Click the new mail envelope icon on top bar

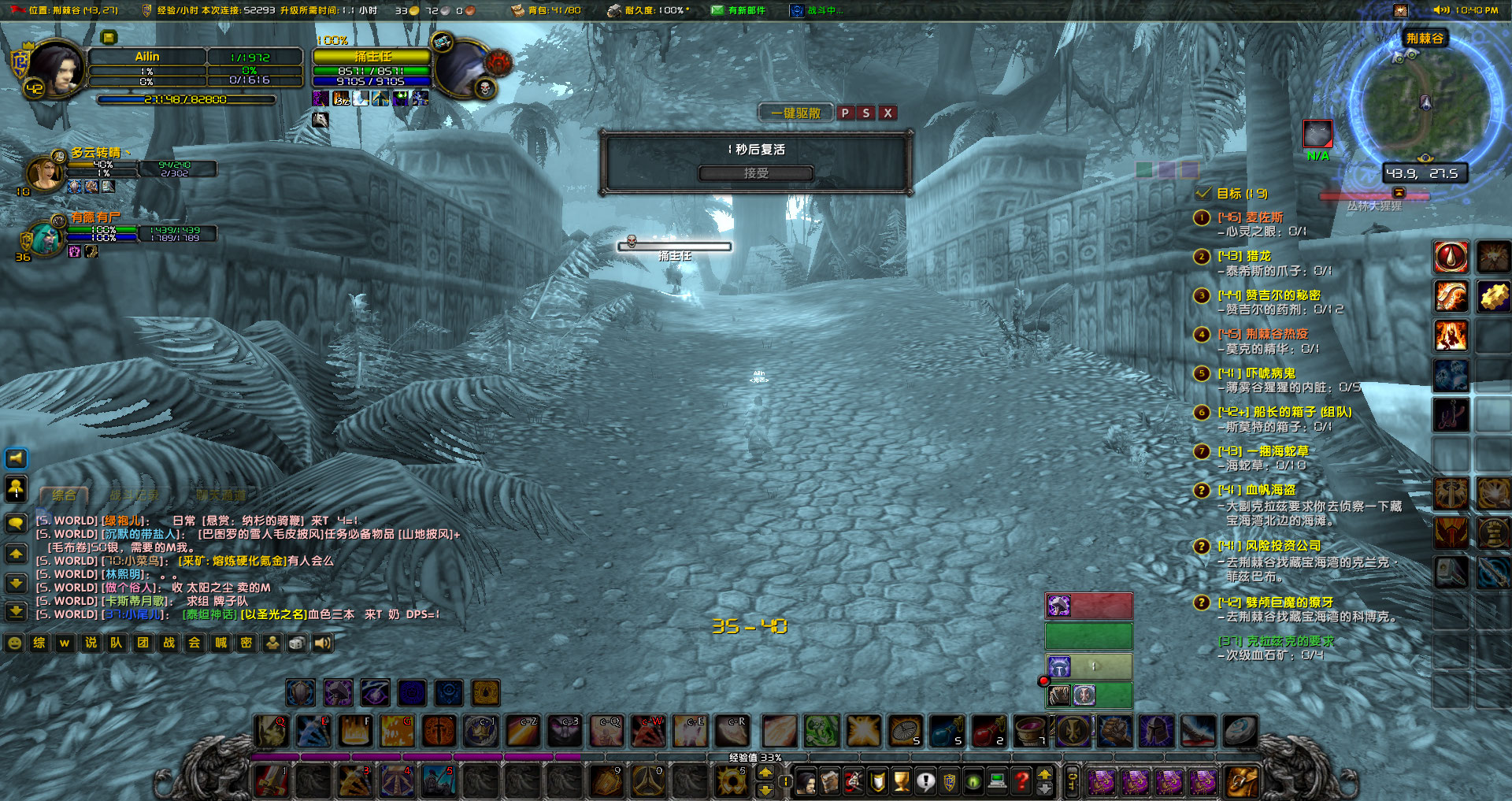[x=717, y=11]
